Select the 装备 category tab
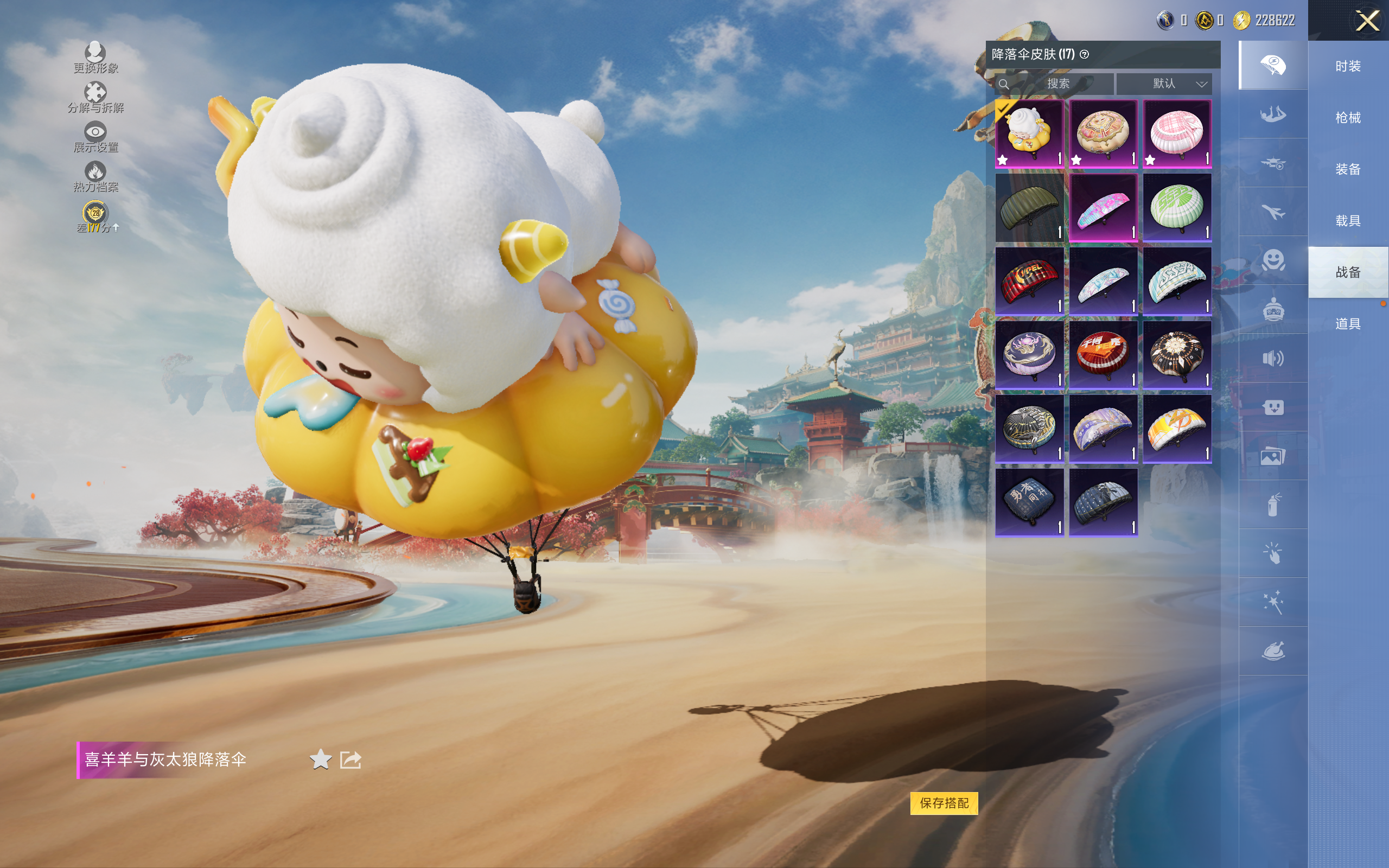Screen dimensions: 1389x868 (1348, 169)
